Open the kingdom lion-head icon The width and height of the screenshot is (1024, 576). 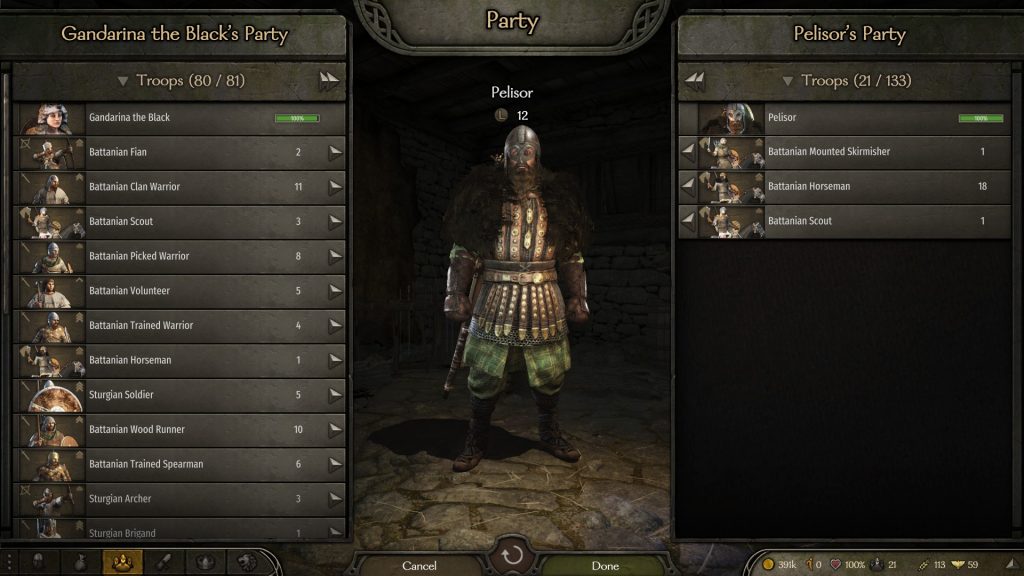(x=244, y=563)
